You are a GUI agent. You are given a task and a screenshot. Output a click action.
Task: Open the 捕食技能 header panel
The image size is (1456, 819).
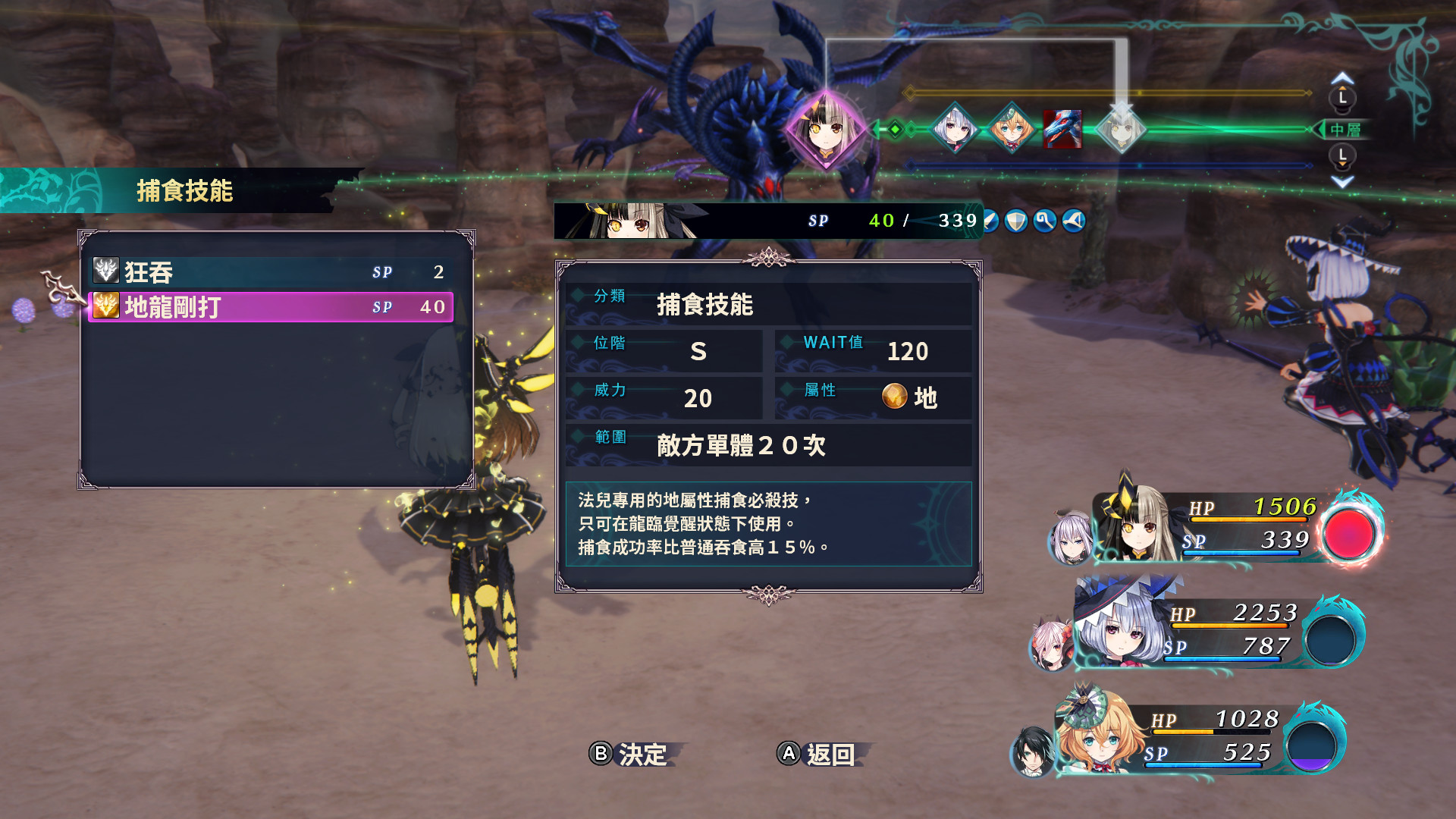tap(186, 190)
